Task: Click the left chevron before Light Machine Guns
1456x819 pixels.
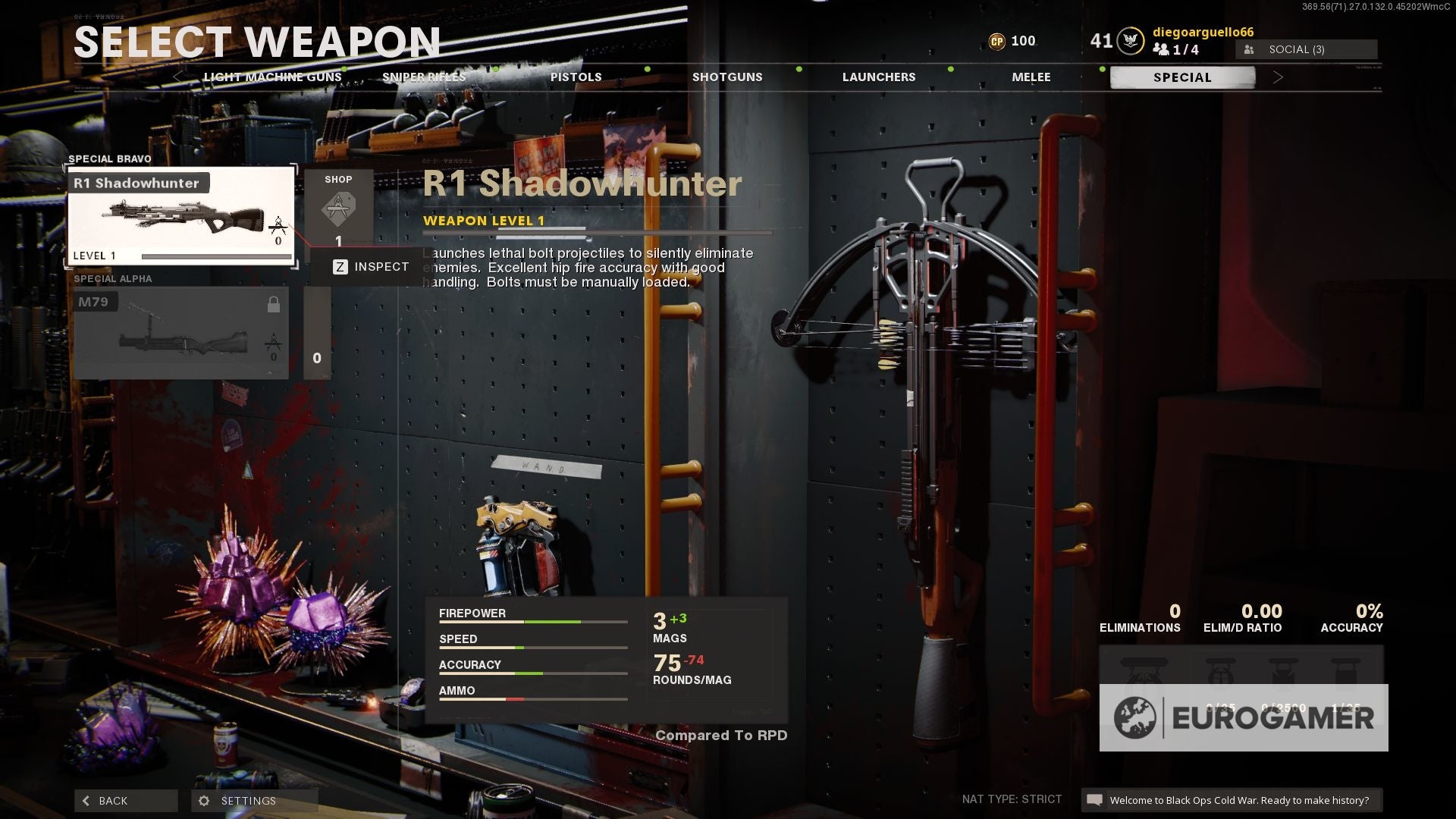Action: [179, 78]
